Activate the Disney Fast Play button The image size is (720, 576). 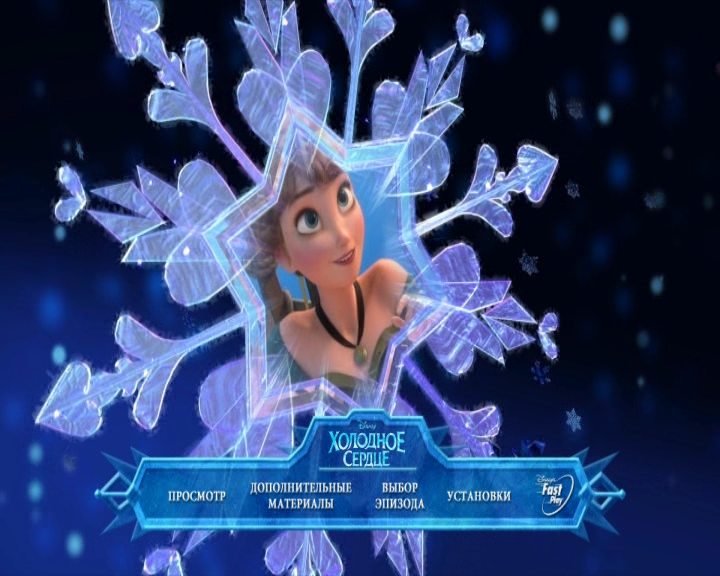[558, 493]
